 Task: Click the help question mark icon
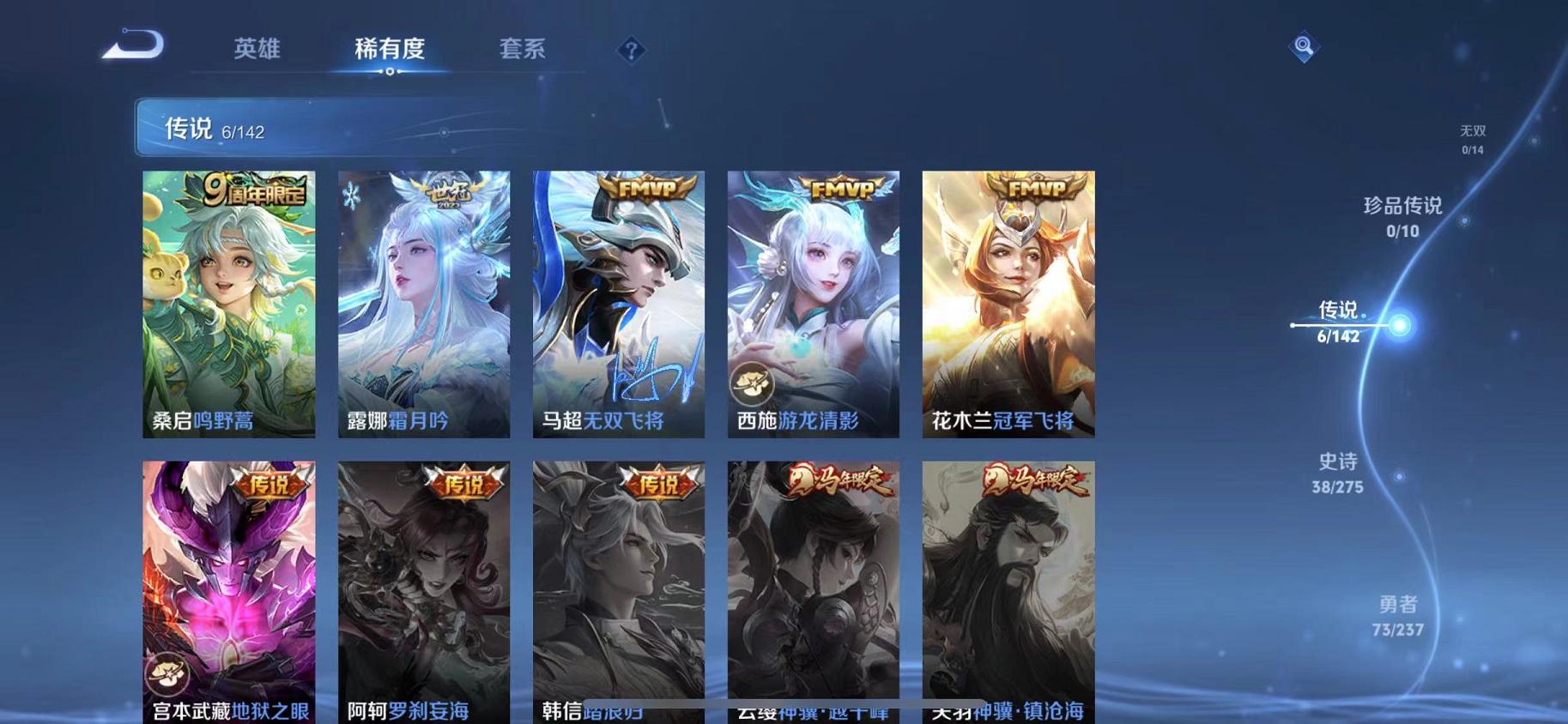coord(631,51)
